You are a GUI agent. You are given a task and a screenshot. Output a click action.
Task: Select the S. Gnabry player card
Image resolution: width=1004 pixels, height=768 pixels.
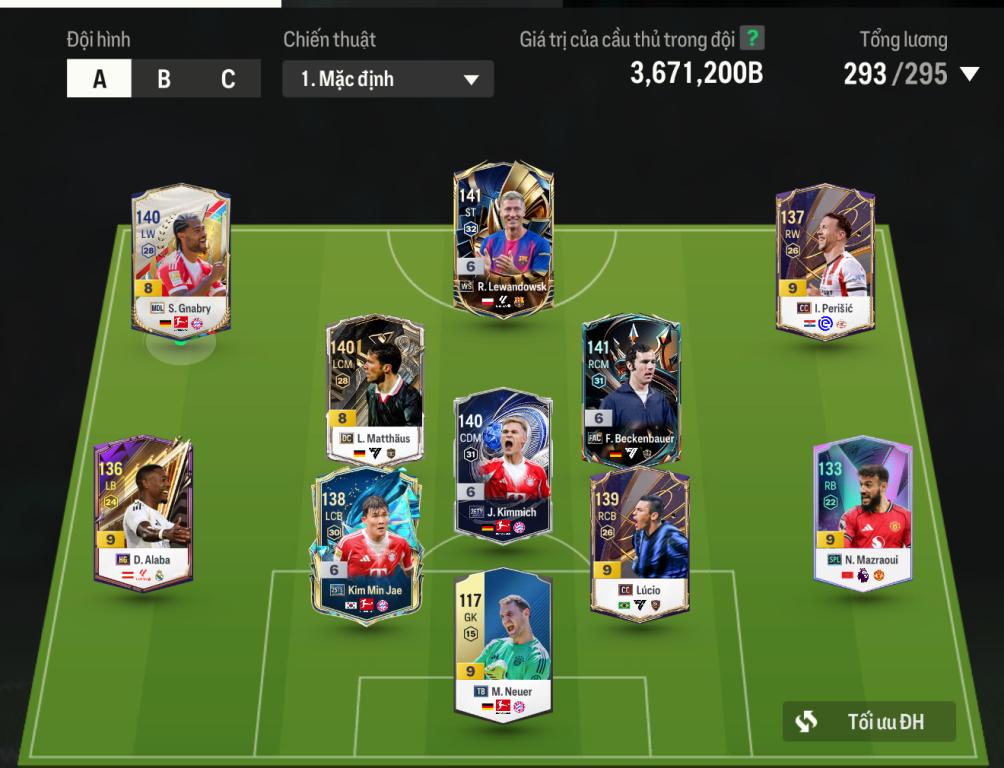(x=181, y=260)
